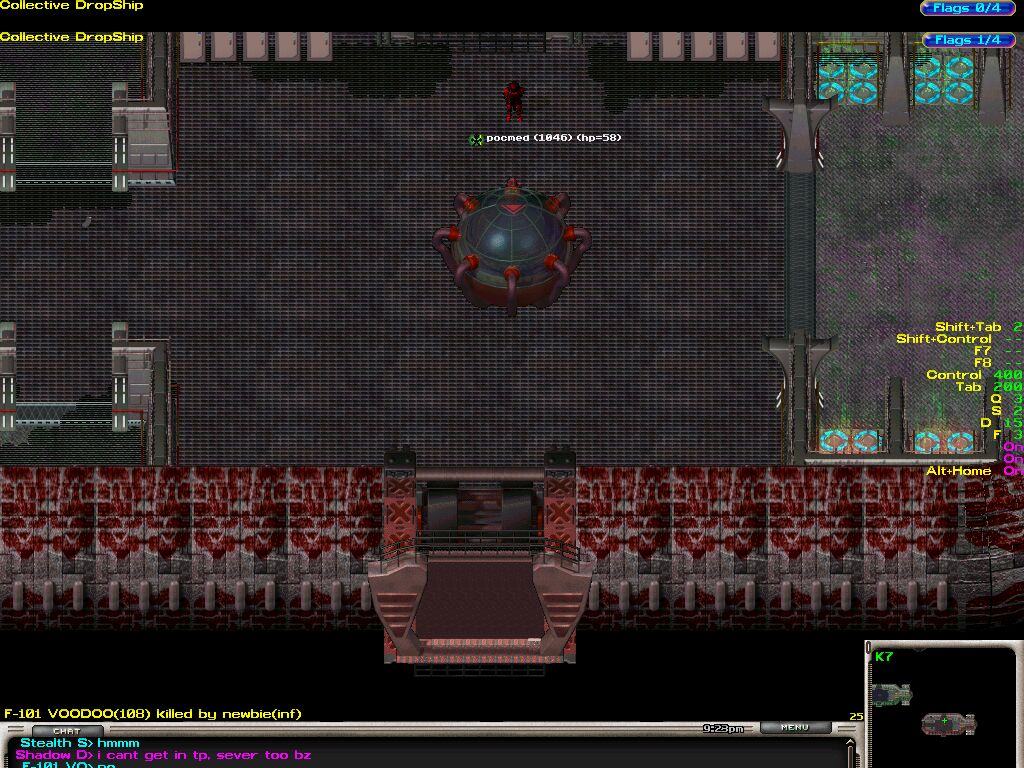1024x768 pixels.
Task: Open the MENU button on chat bar
Action: pyautogui.click(x=795, y=728)
